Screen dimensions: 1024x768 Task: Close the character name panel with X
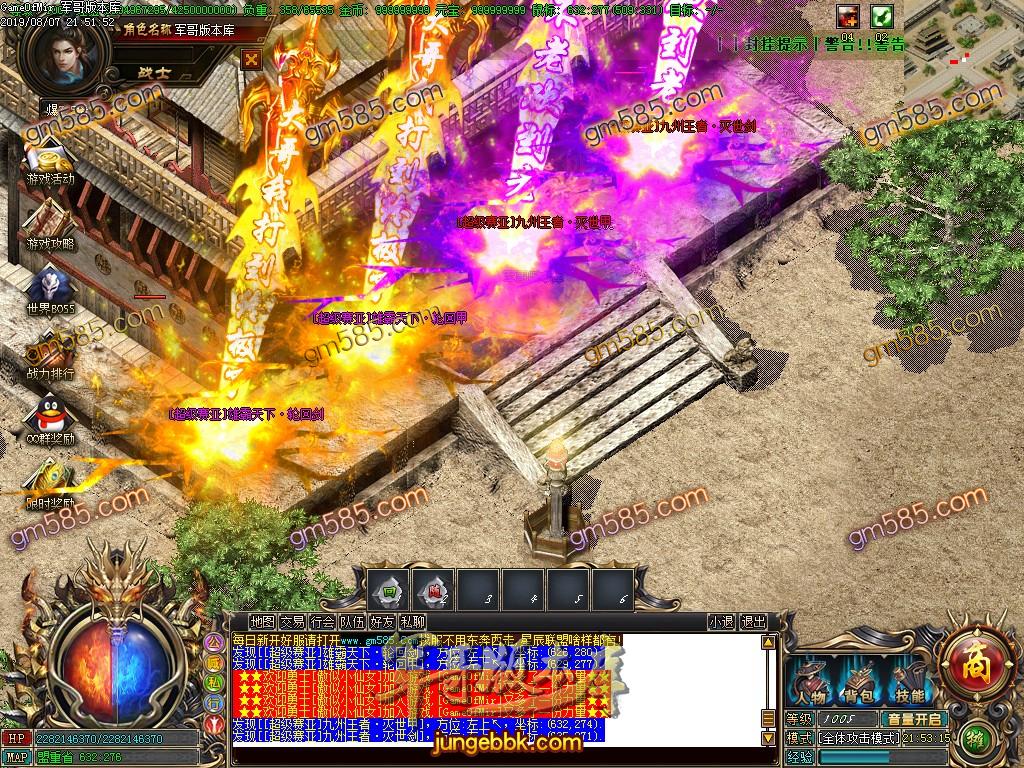(252, 59)
